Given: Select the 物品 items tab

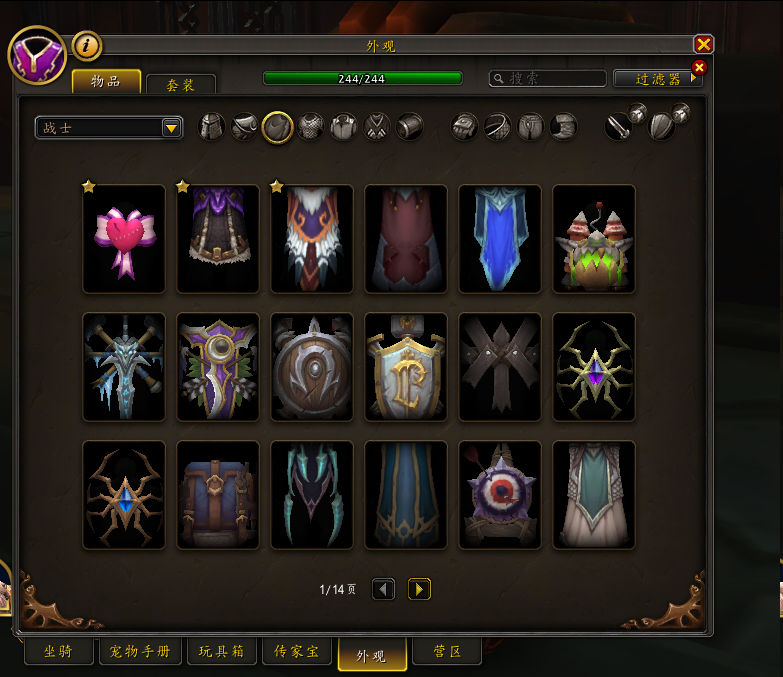Looking at the screenshot, I should point(105,80).
